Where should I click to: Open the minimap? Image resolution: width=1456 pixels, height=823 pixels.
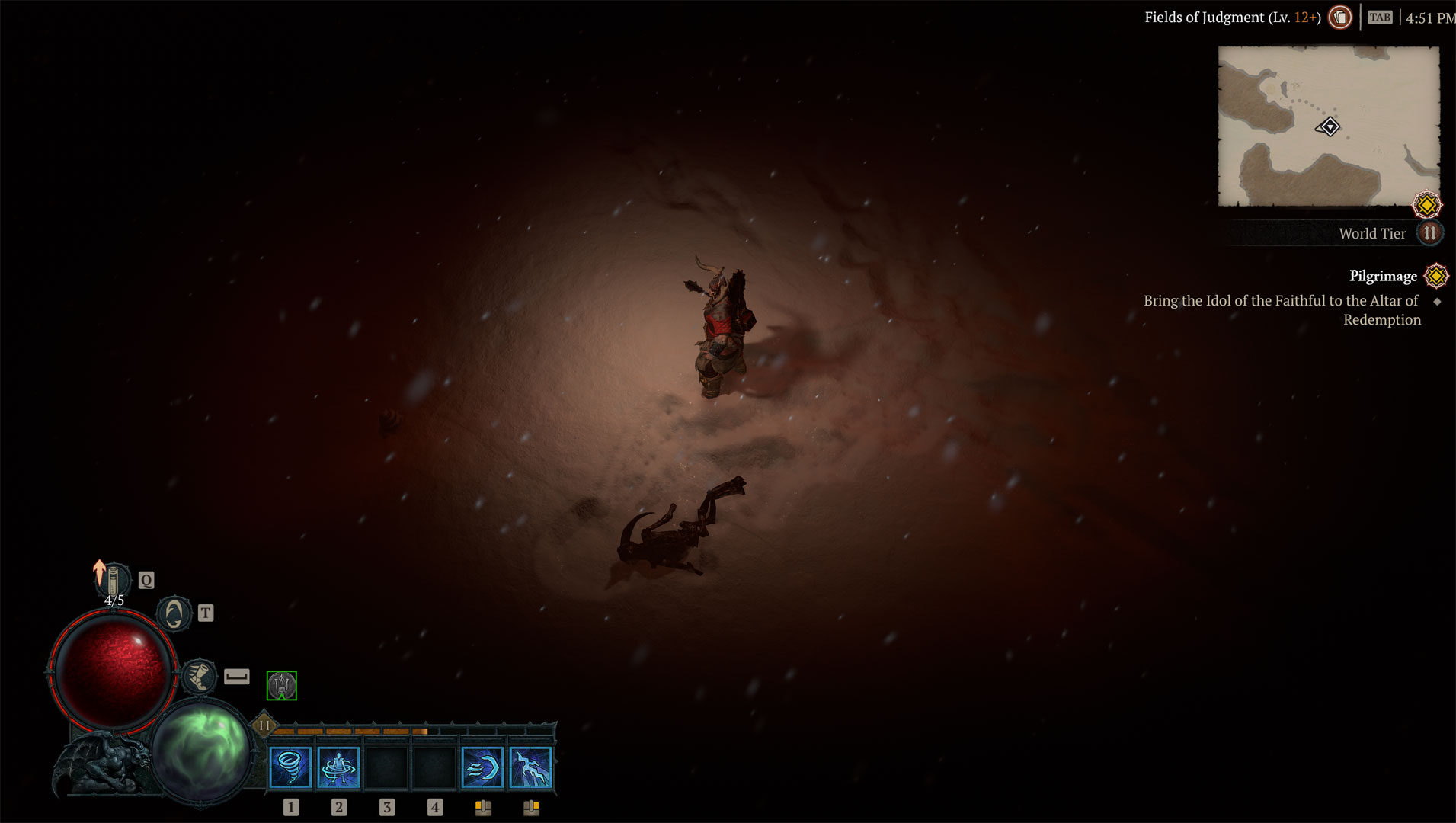pos(1328,126)
